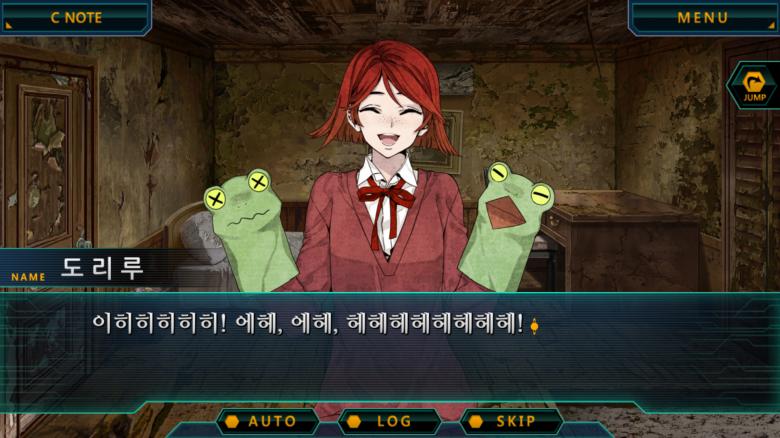Open the C NOTE panel
The height and width of the screenshot is (438, 780).
75,17
